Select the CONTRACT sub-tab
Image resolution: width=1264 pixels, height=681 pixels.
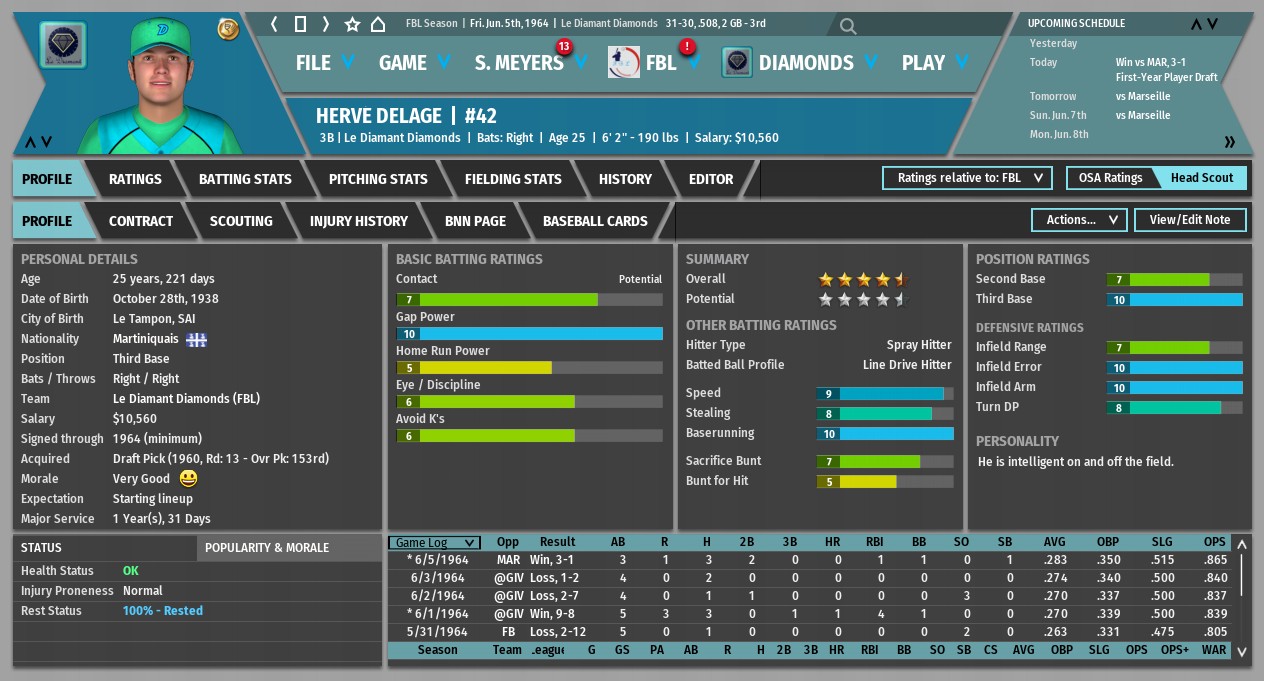click(x=141, y=221)
